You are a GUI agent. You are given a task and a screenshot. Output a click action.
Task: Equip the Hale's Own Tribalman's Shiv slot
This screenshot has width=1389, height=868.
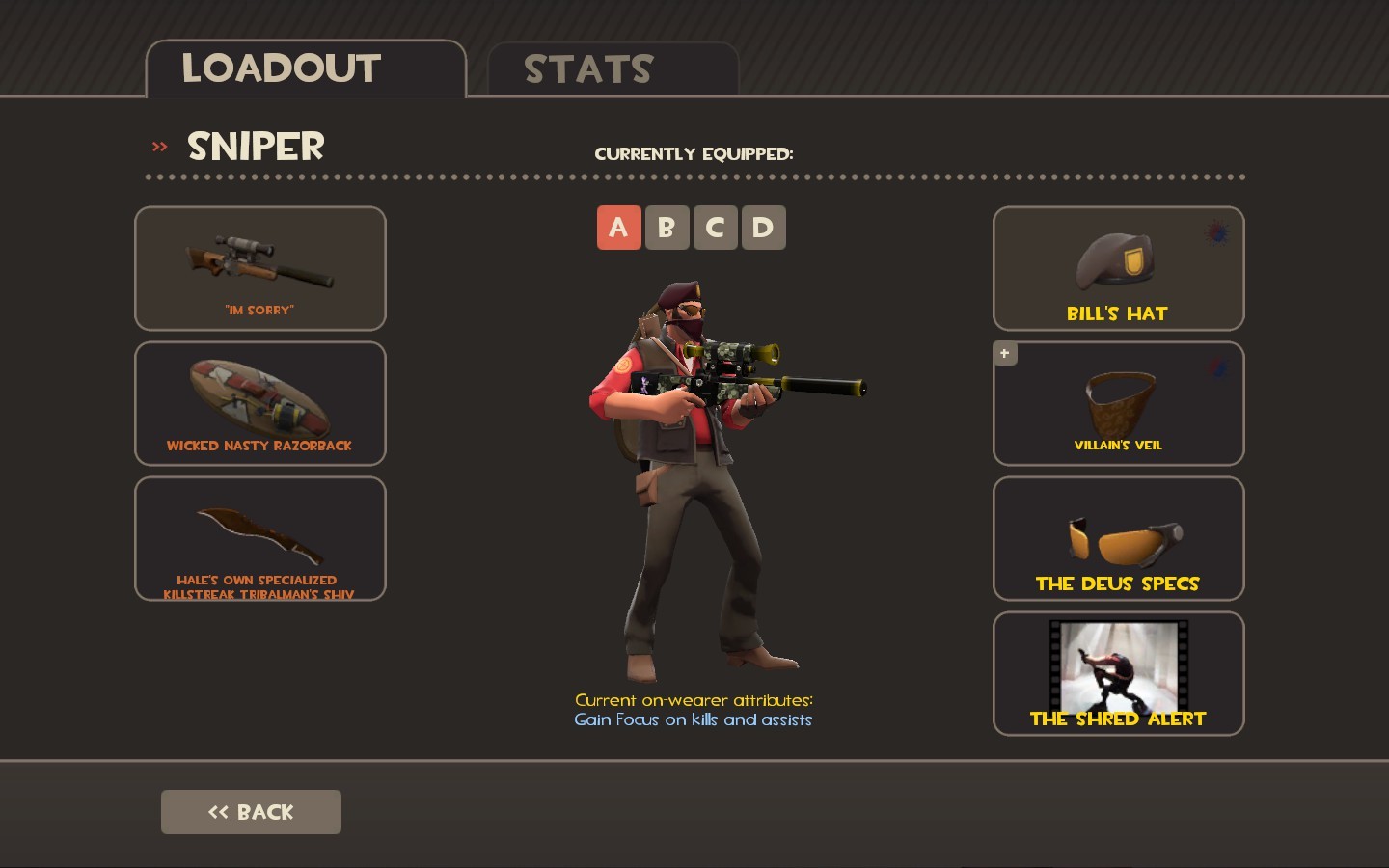click(x=259, y=538)
